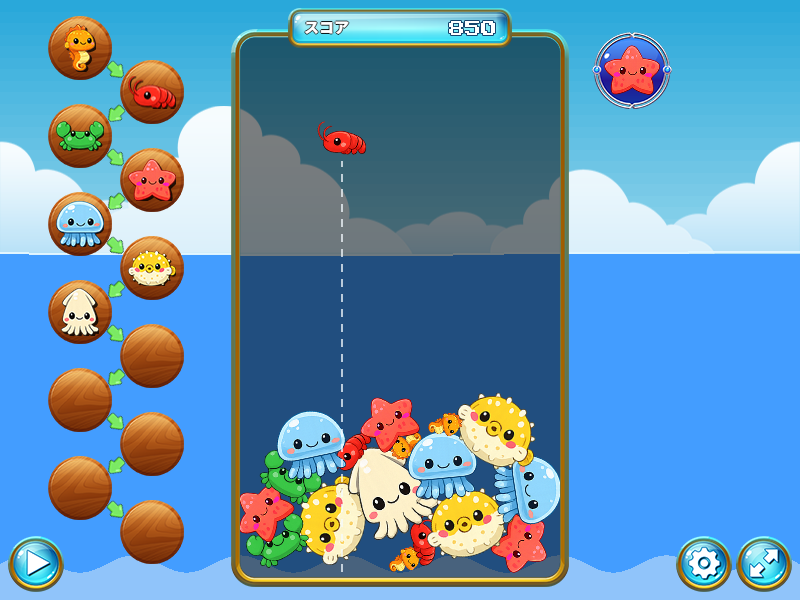Click the starfish wooden medallion in the evolution chart
Image resolution: width=800 pixels, height=600 pixels.
[x=152, y=180]
